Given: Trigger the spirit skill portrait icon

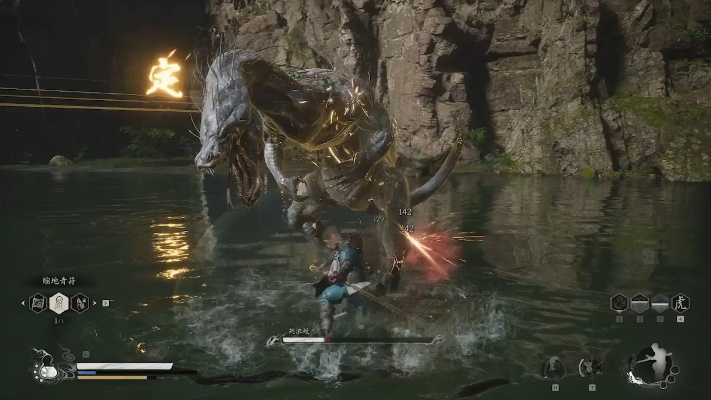Looking at the screenshot, I should point(553,368).
